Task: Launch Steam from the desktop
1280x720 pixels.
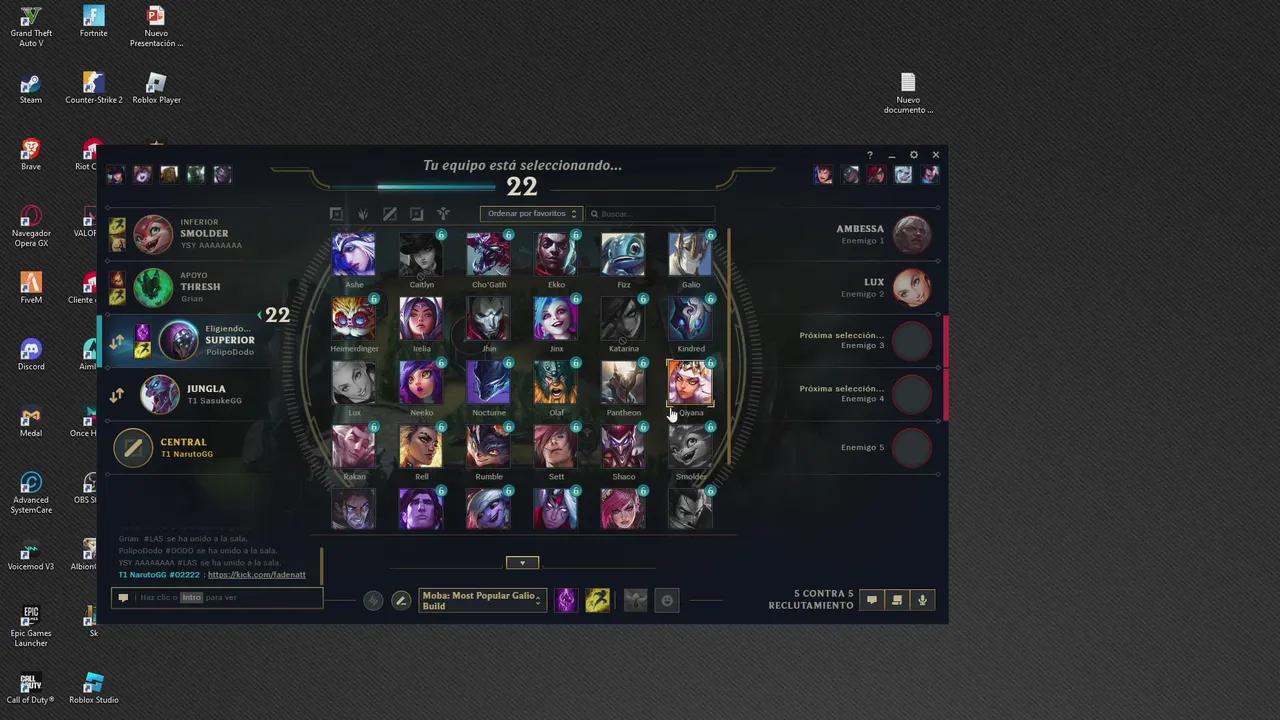Action: tap(30, 86)
